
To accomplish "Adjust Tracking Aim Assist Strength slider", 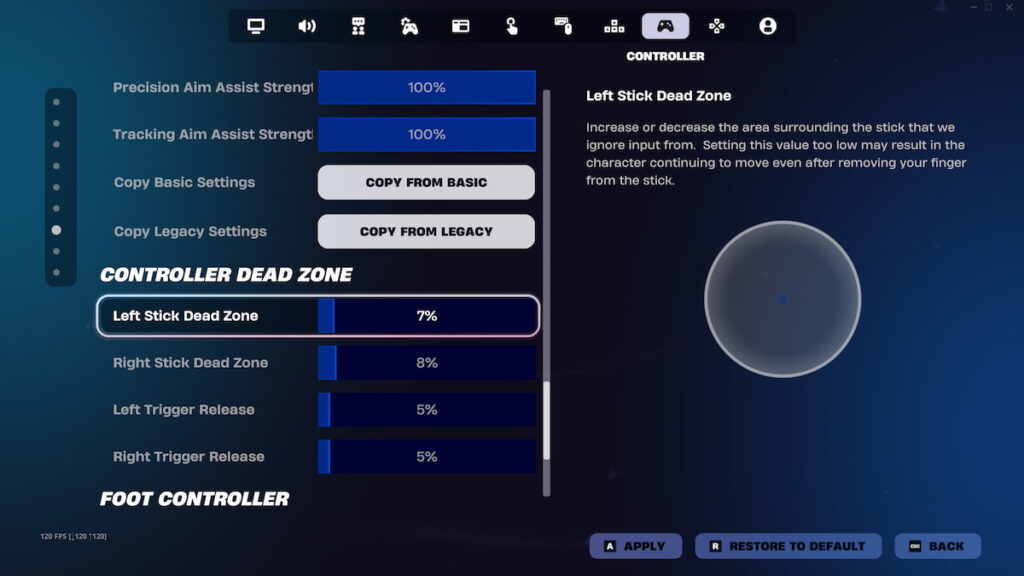I will (426, 134).
